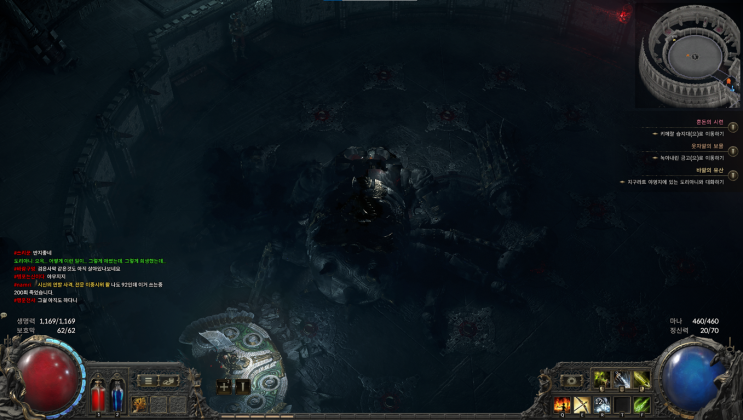Use the red life flask
This screenshot has height=420, width=743.
pyautogui.click(x=97, y=393)
